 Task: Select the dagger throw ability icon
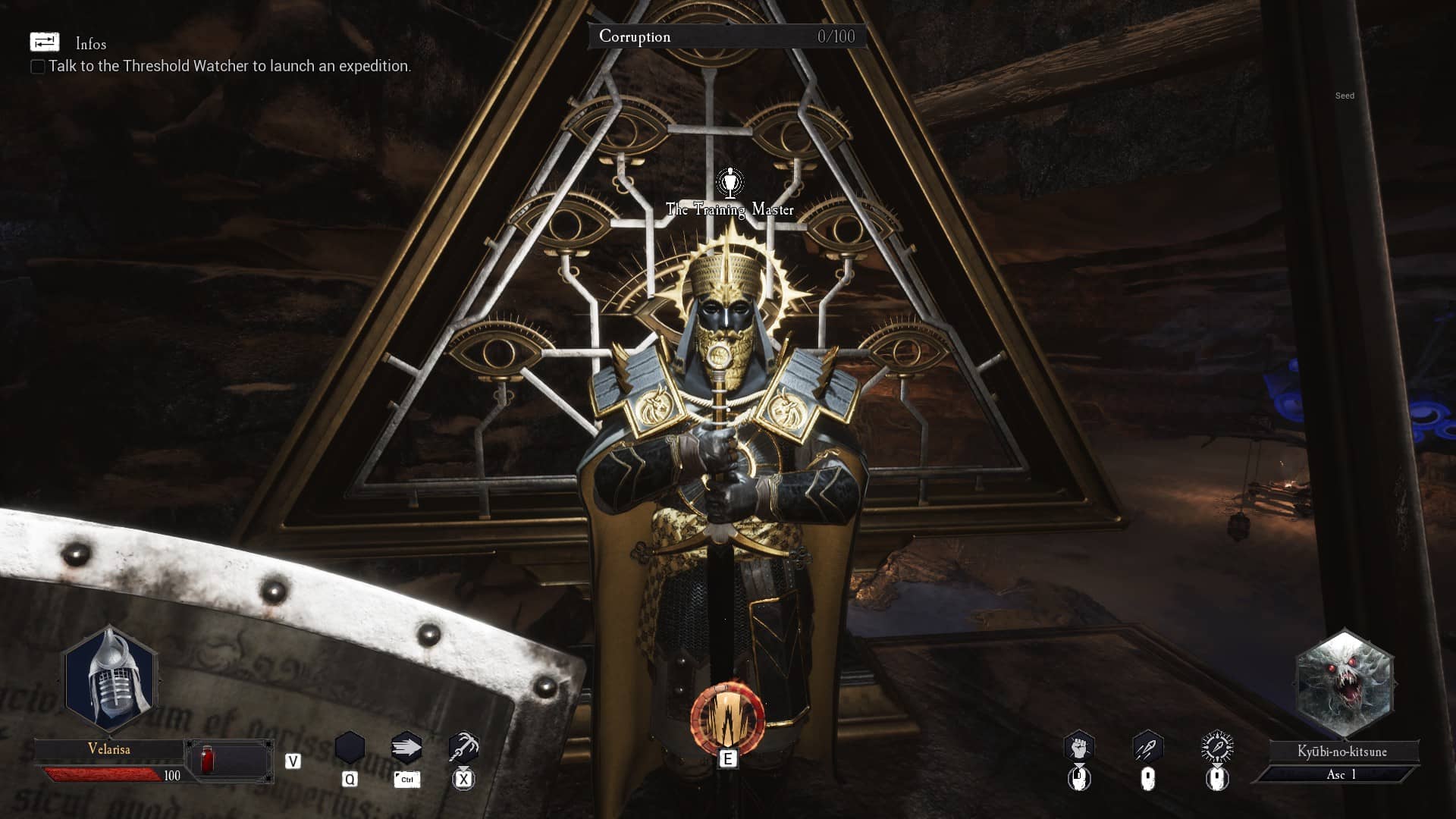coord(1147,748)
